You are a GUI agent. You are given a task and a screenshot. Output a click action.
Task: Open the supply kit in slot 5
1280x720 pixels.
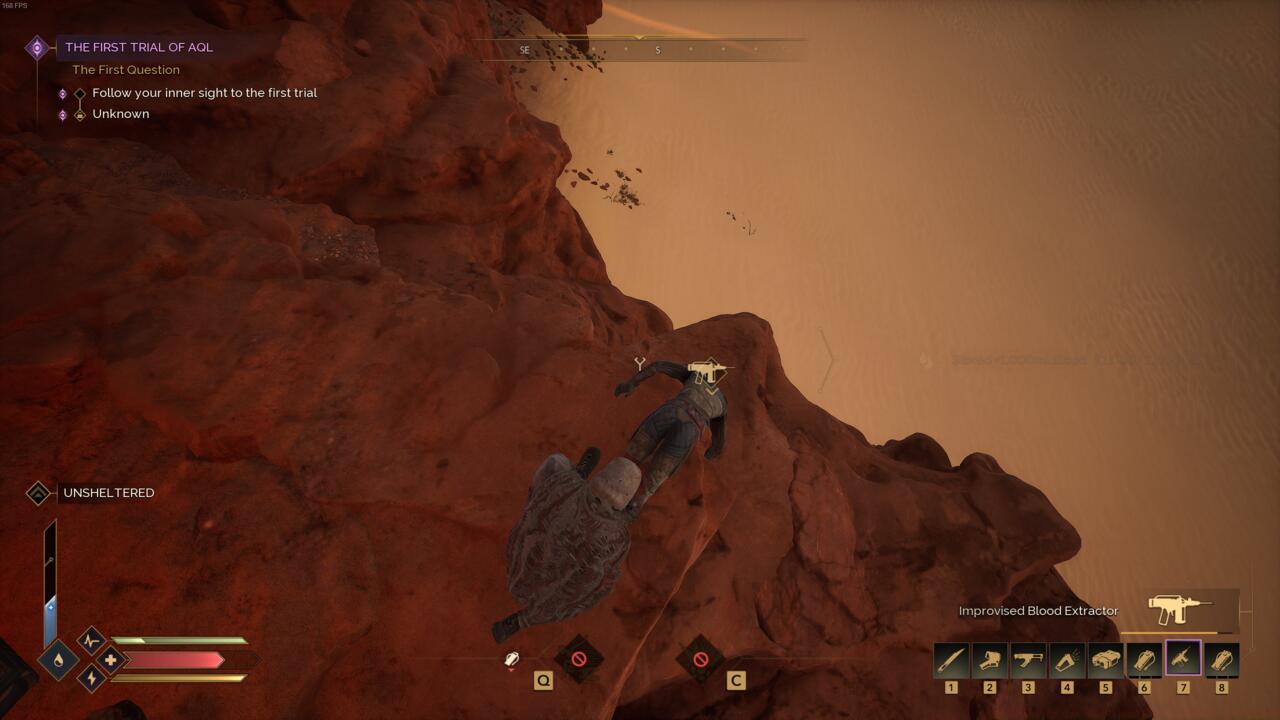tap(1105, 660)
